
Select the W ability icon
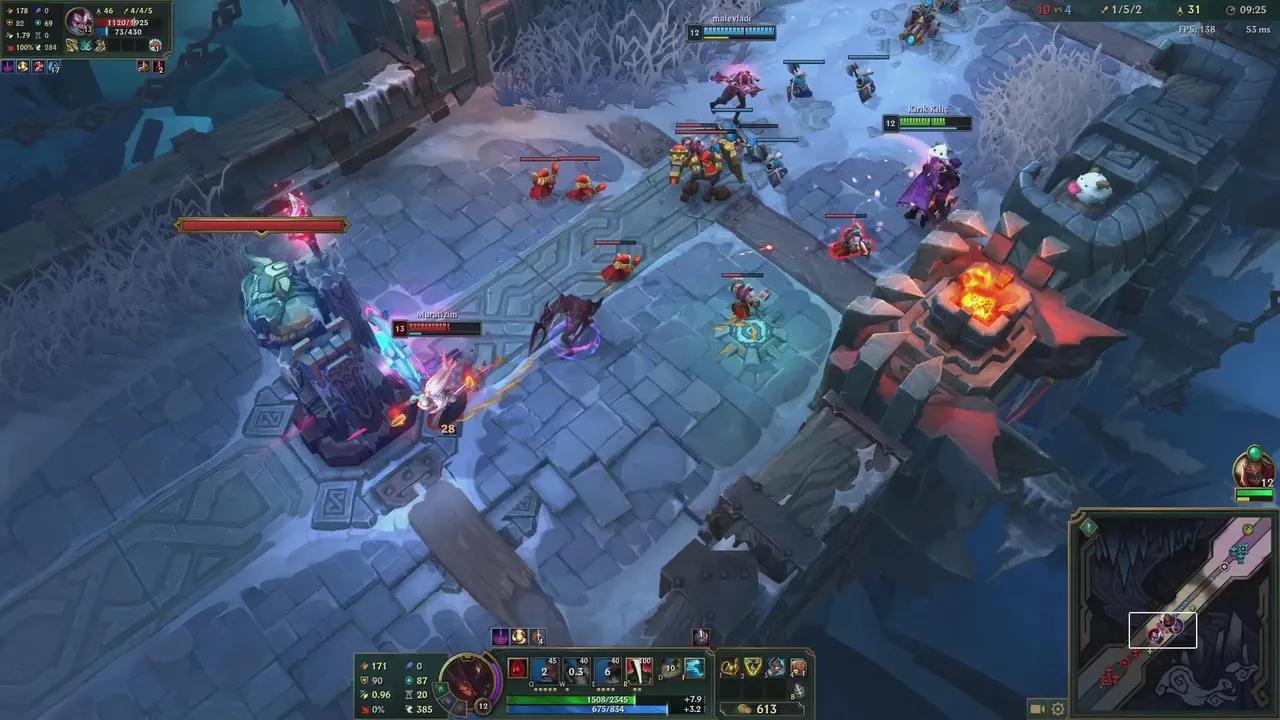[576, 668]
